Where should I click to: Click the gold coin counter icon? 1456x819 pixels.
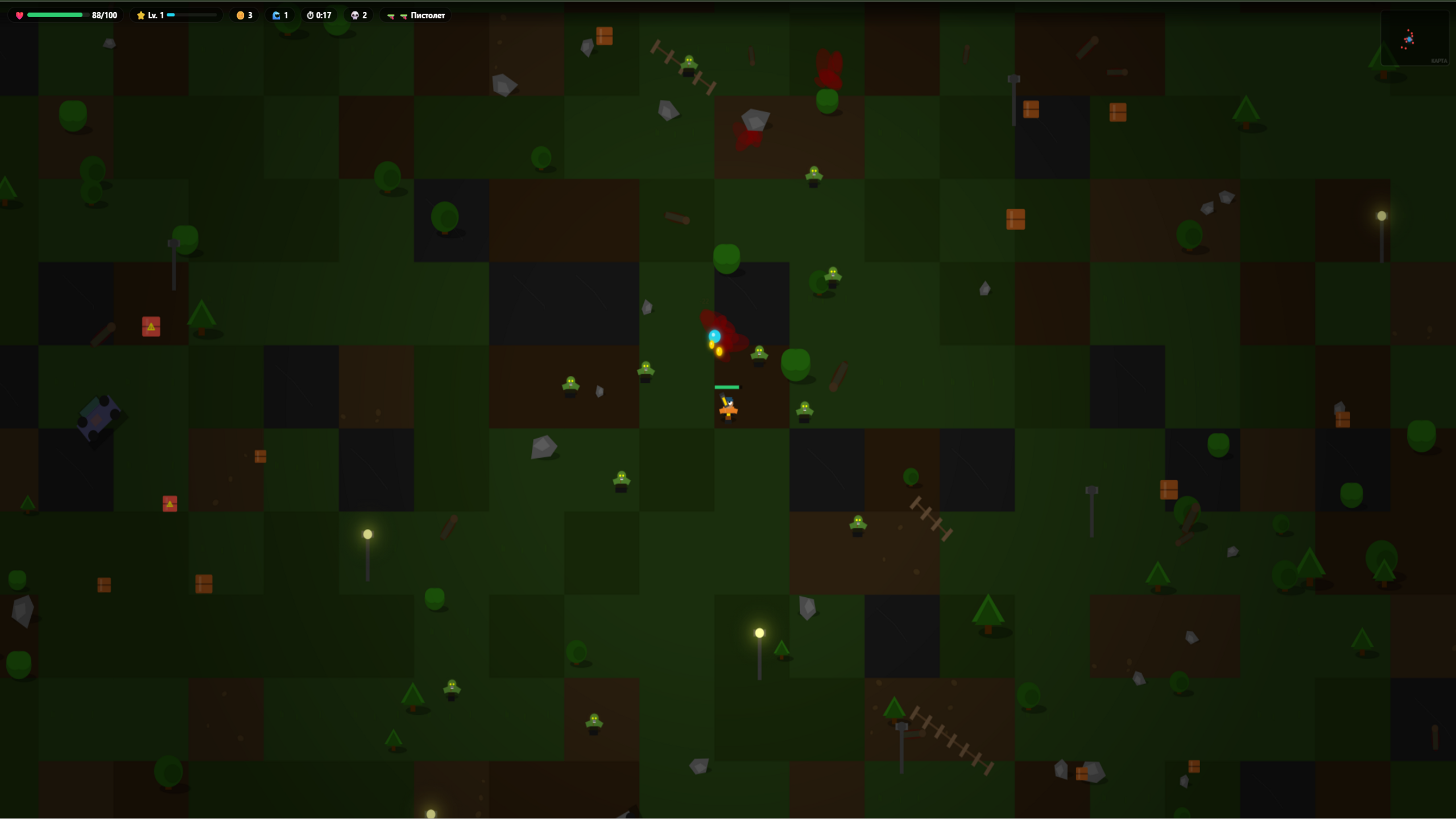[239, 15]
